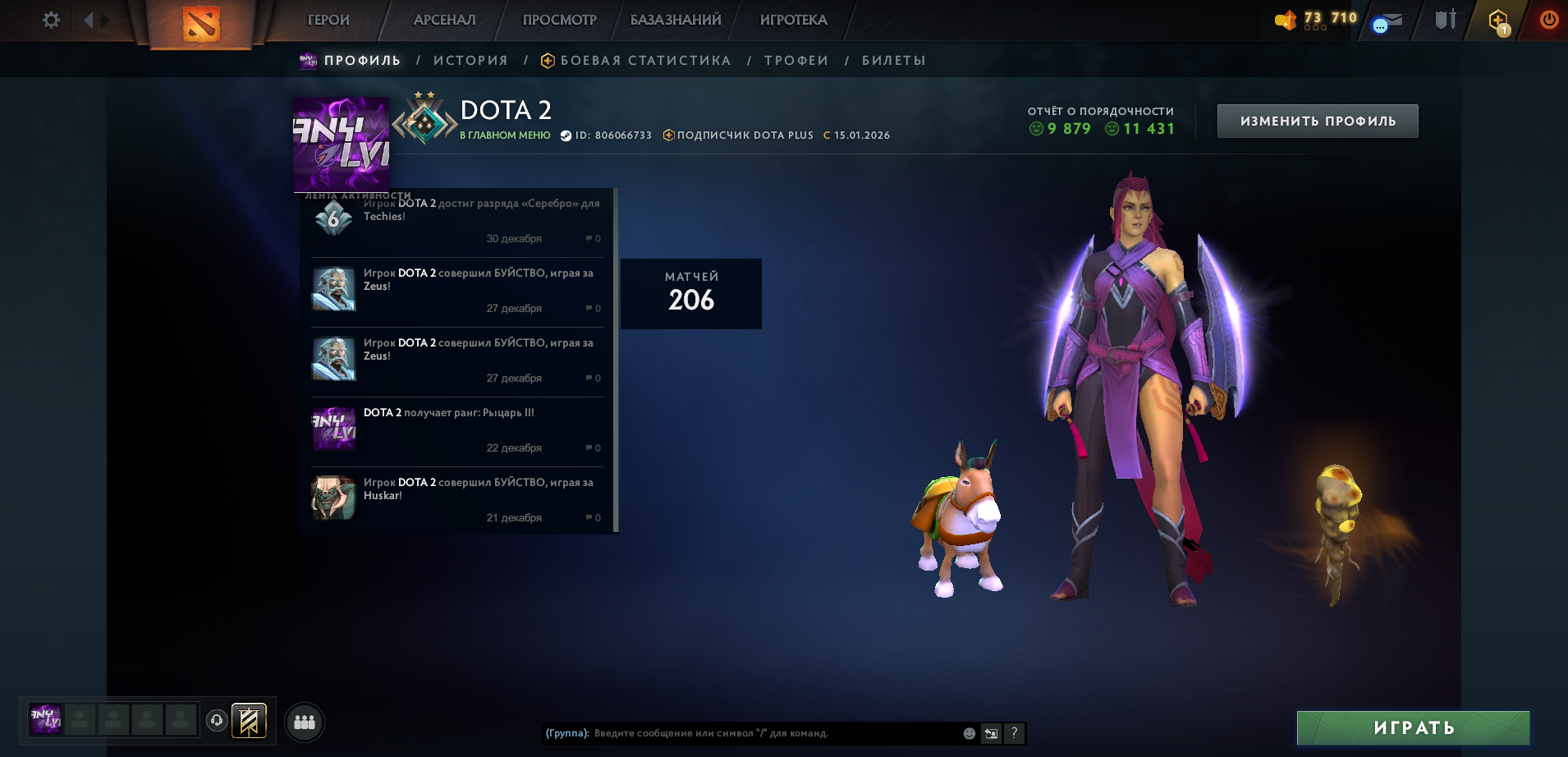The image size is (1568, 757).
Task: Click the power button to exit Dota 2
Action: point(1549,19)
